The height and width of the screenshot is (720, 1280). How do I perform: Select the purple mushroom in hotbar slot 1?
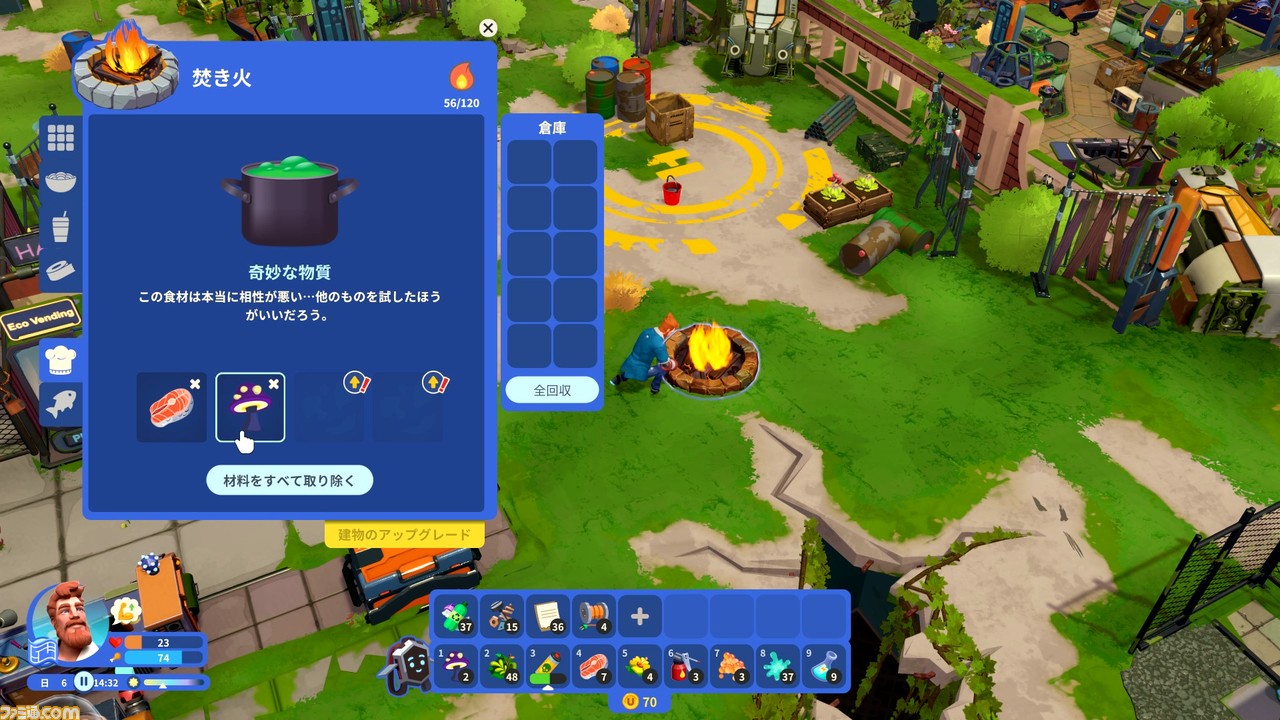457,665
